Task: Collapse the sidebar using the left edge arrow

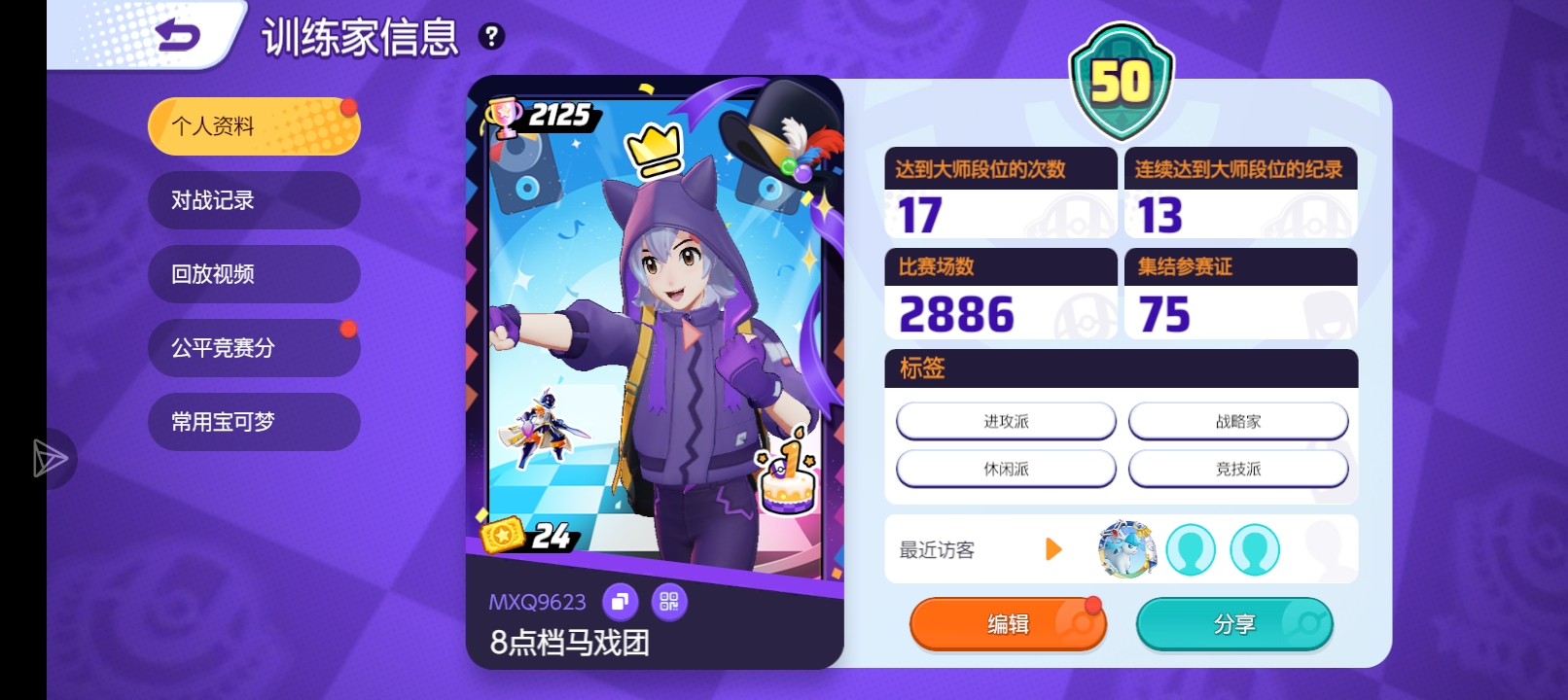Action: [x=49, y=459]
